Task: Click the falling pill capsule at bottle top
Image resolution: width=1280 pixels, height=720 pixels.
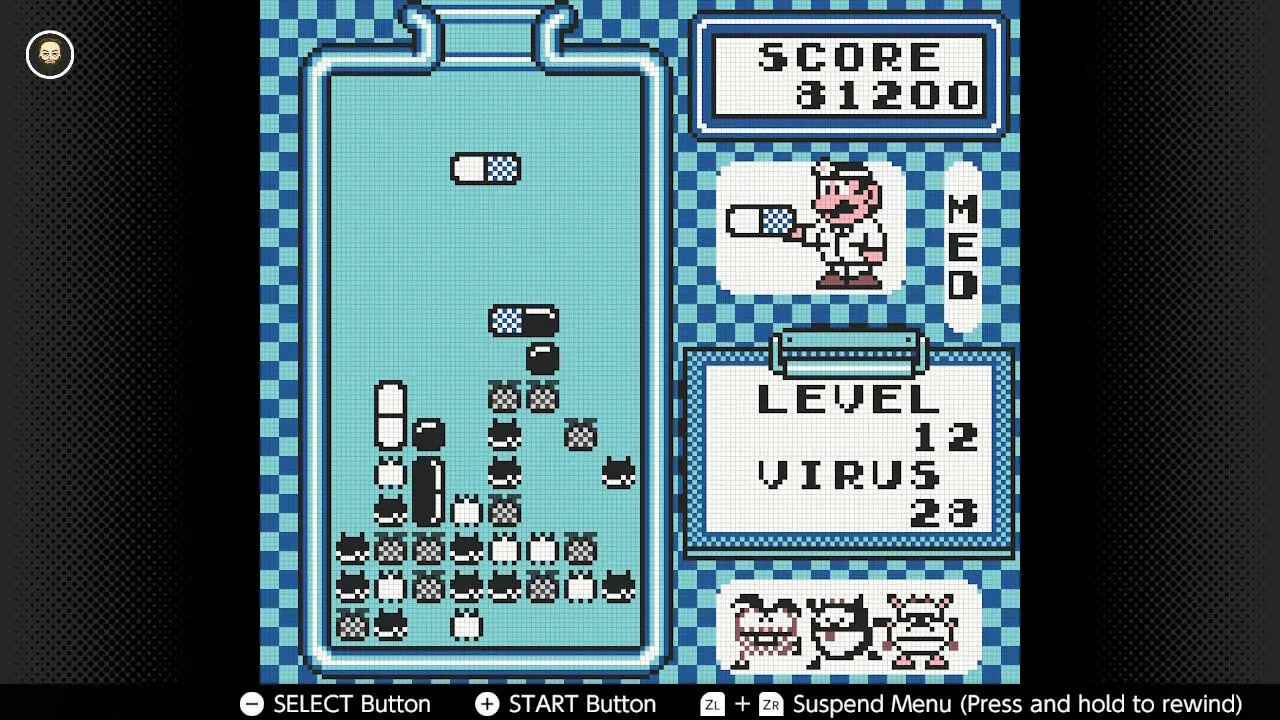Action: click(486, 169)
